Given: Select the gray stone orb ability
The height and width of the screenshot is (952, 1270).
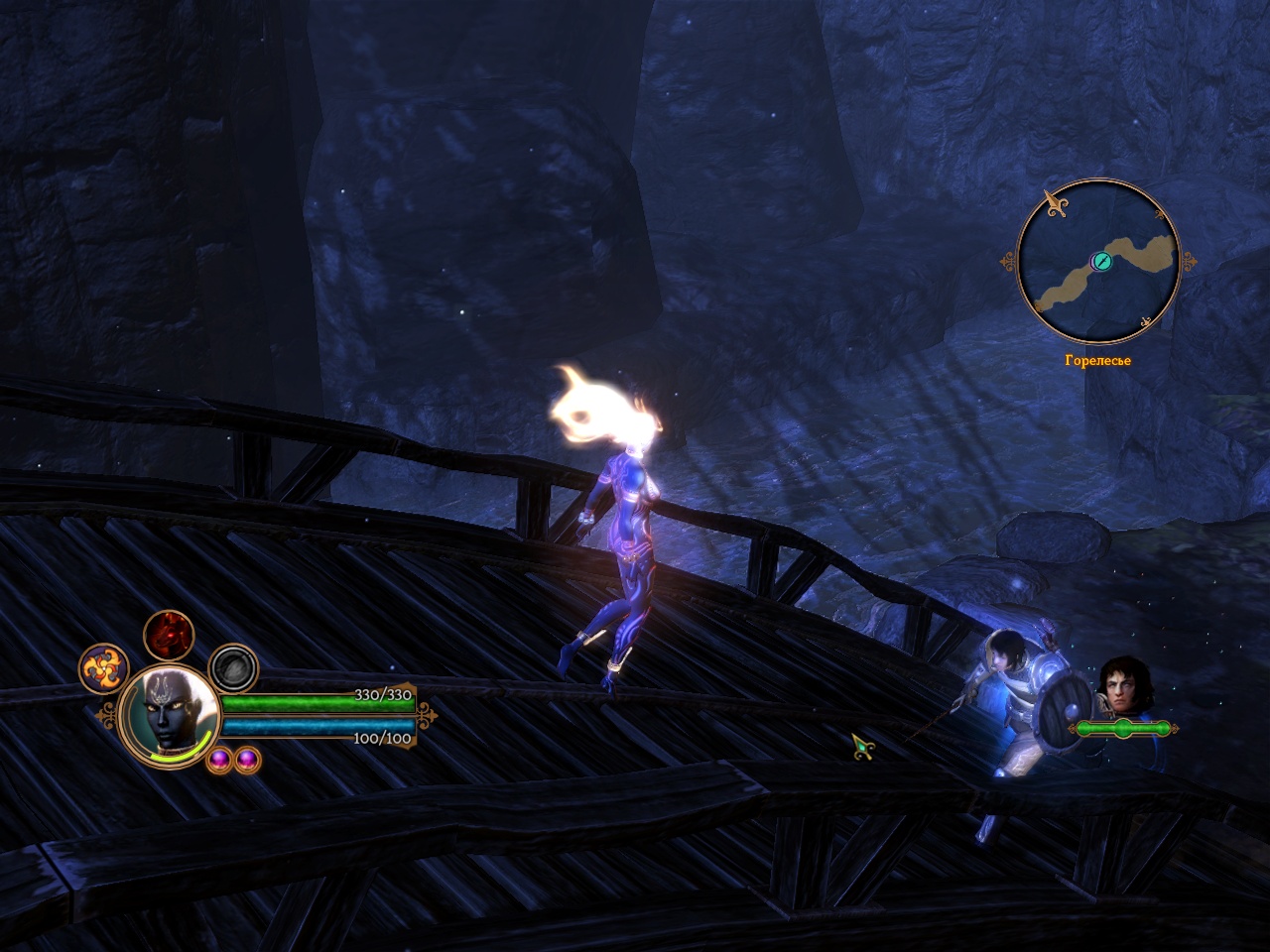Looking at the screenshot, I should pos(234,668).
